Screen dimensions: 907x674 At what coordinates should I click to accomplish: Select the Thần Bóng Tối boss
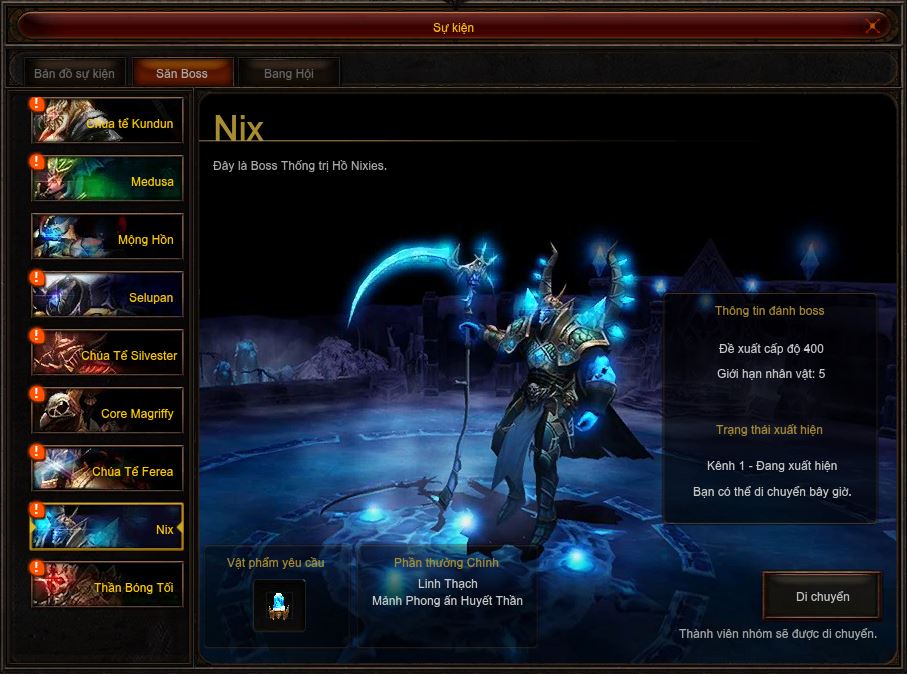107,585
